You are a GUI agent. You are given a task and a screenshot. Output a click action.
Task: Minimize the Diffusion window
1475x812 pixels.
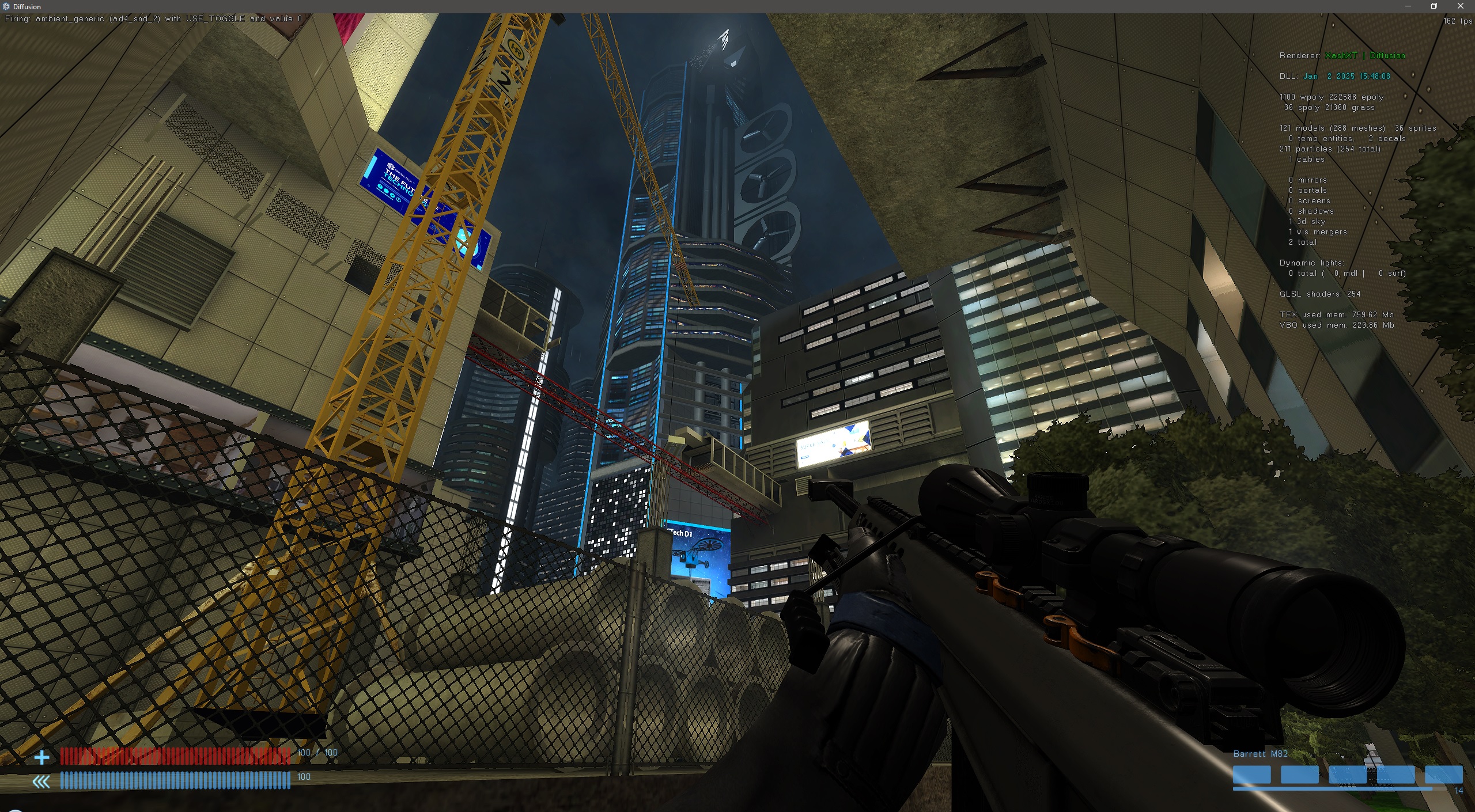click(1408, 6)
